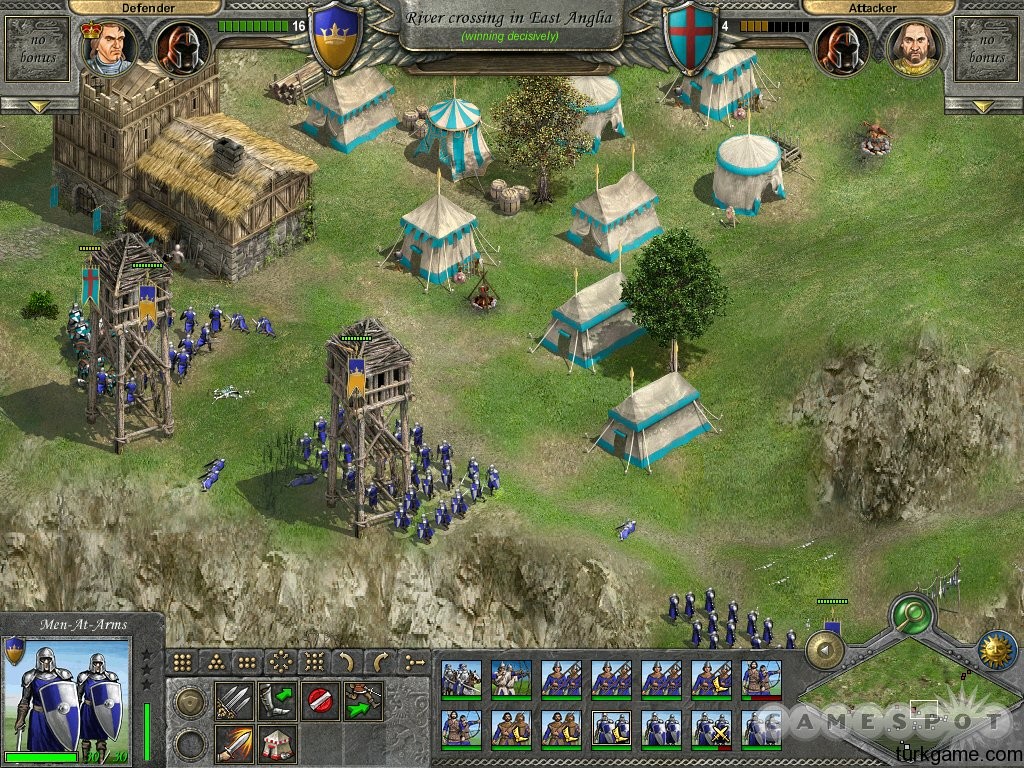The width and height of the screenshot is (1024, 768).
Task: Choose the wedge triangle formation
Action: point(215,661)
